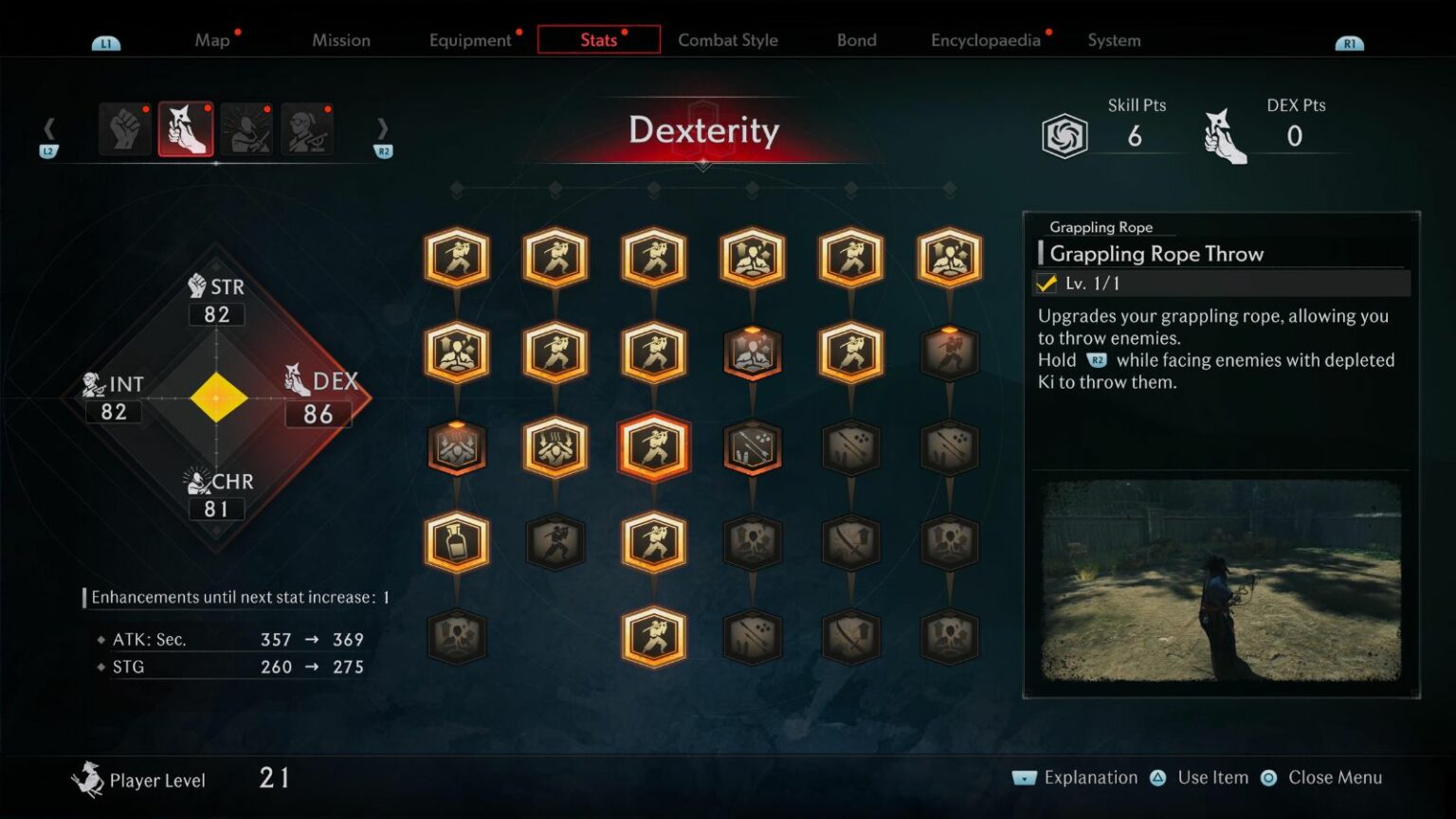Screen dimensions: 1456x819
Task: Select the arrows-and-ammo skill node
Action: [x=752, y=447]
